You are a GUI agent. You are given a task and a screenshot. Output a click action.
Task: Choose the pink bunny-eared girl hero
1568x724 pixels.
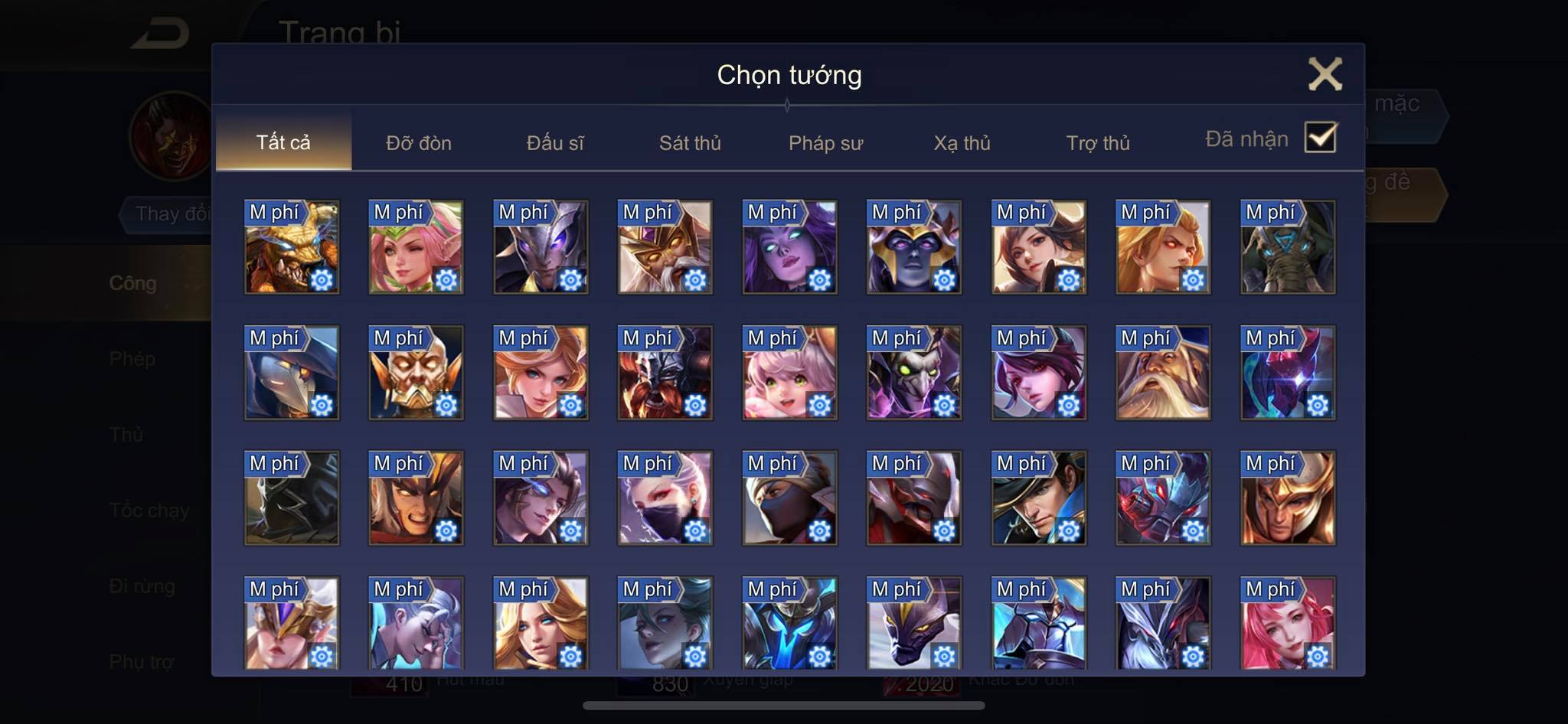789,373
